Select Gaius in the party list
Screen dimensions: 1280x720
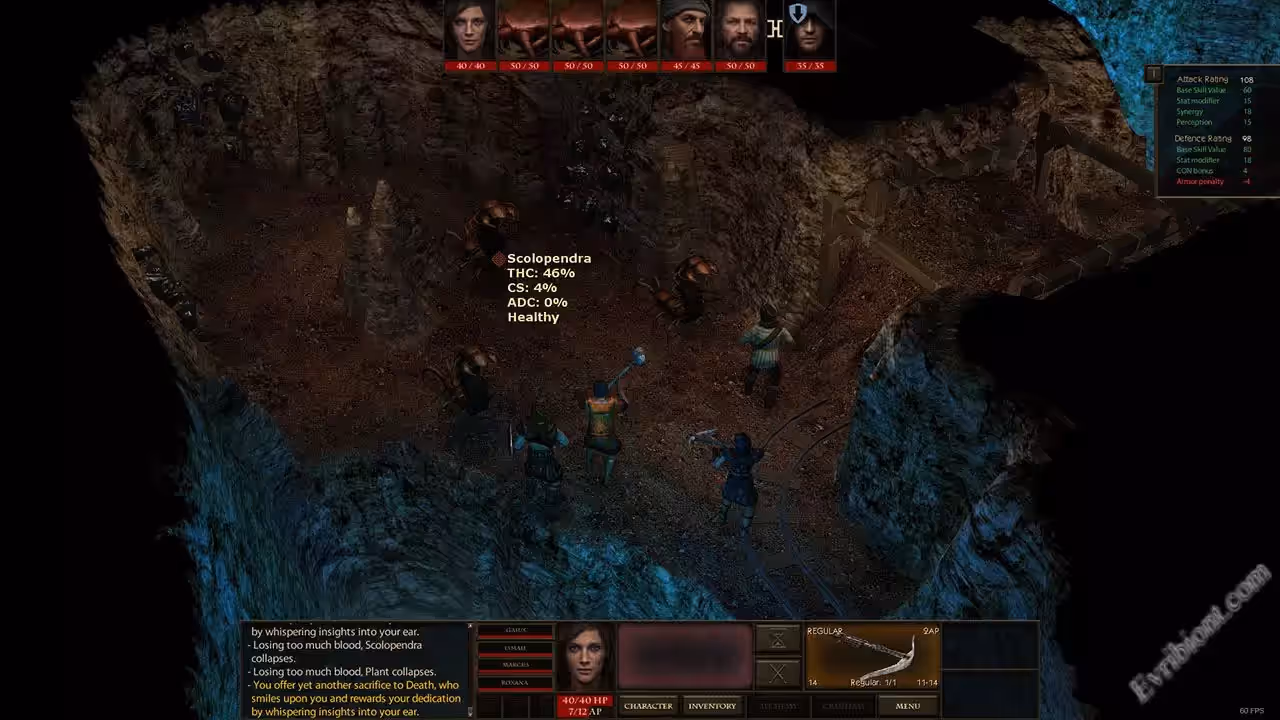tap(516, 630)
